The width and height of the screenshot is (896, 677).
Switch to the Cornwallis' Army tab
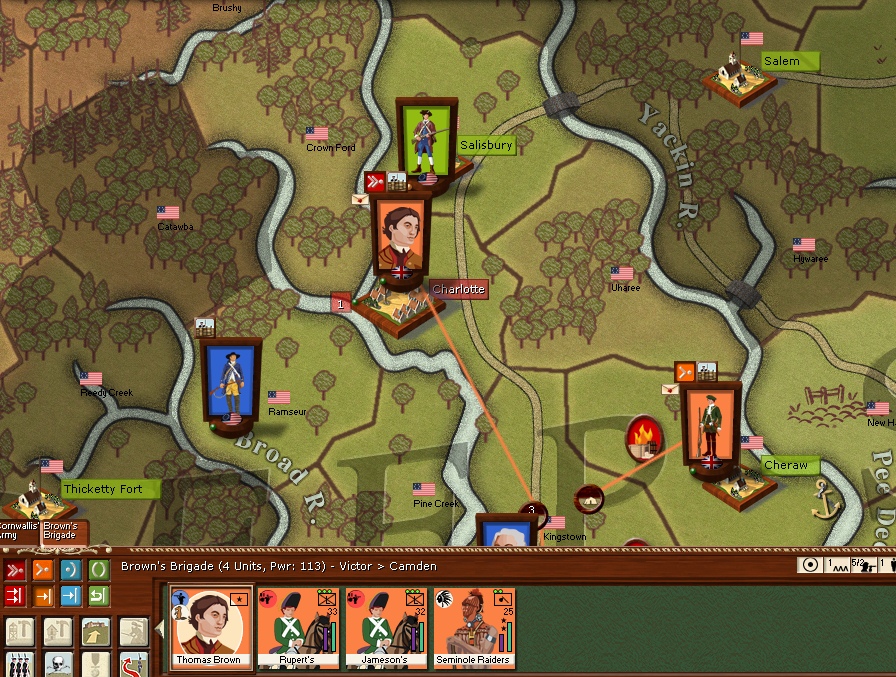point(17,531)
